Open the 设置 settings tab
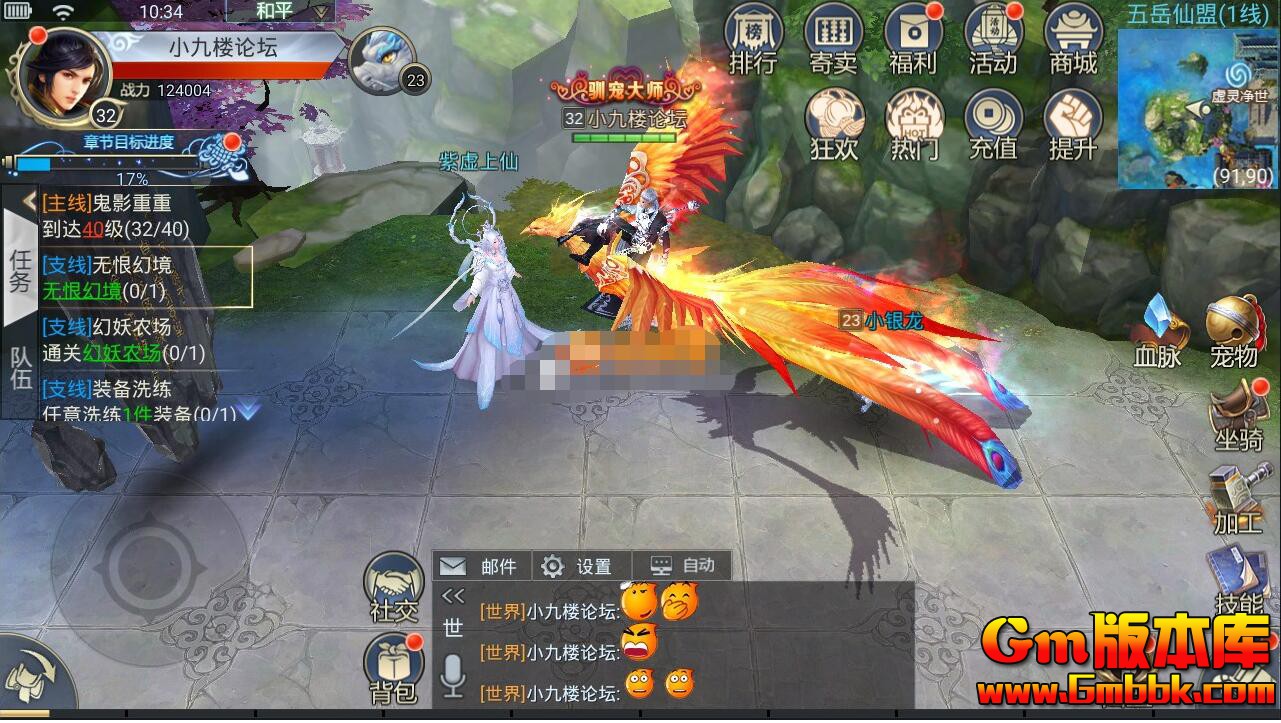 tap(580, 566)
